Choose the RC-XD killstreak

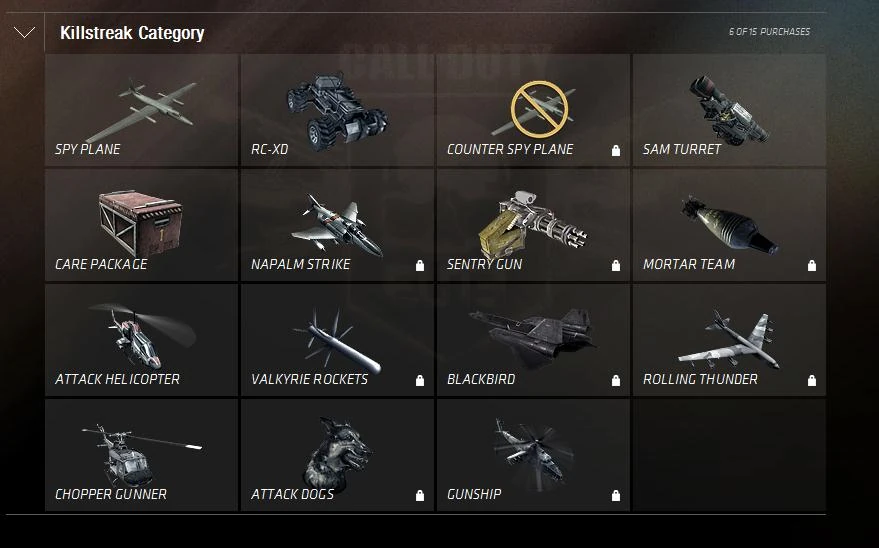click(337, 110)
